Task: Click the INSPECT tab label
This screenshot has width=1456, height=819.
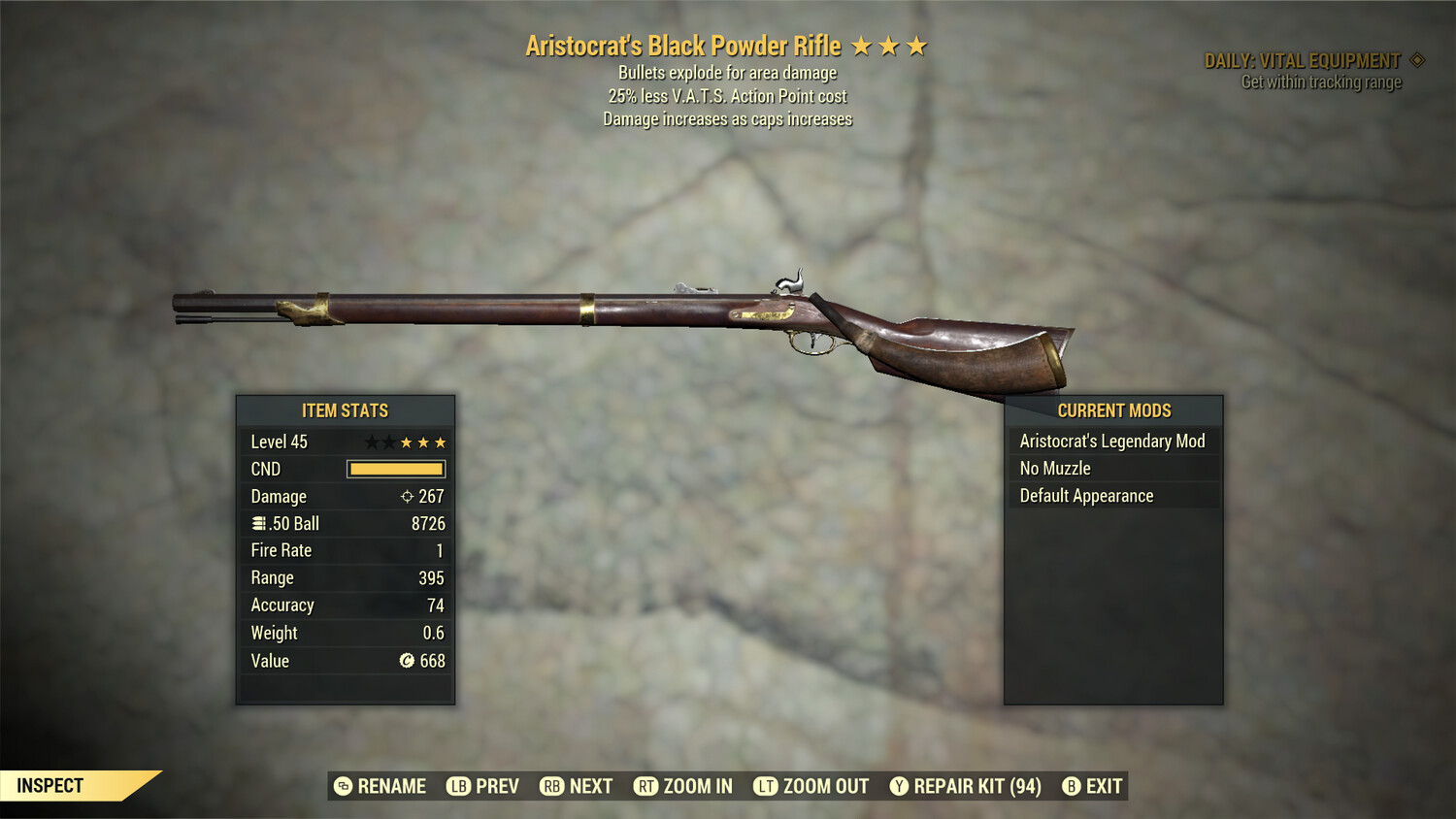Action: point(50,785)
